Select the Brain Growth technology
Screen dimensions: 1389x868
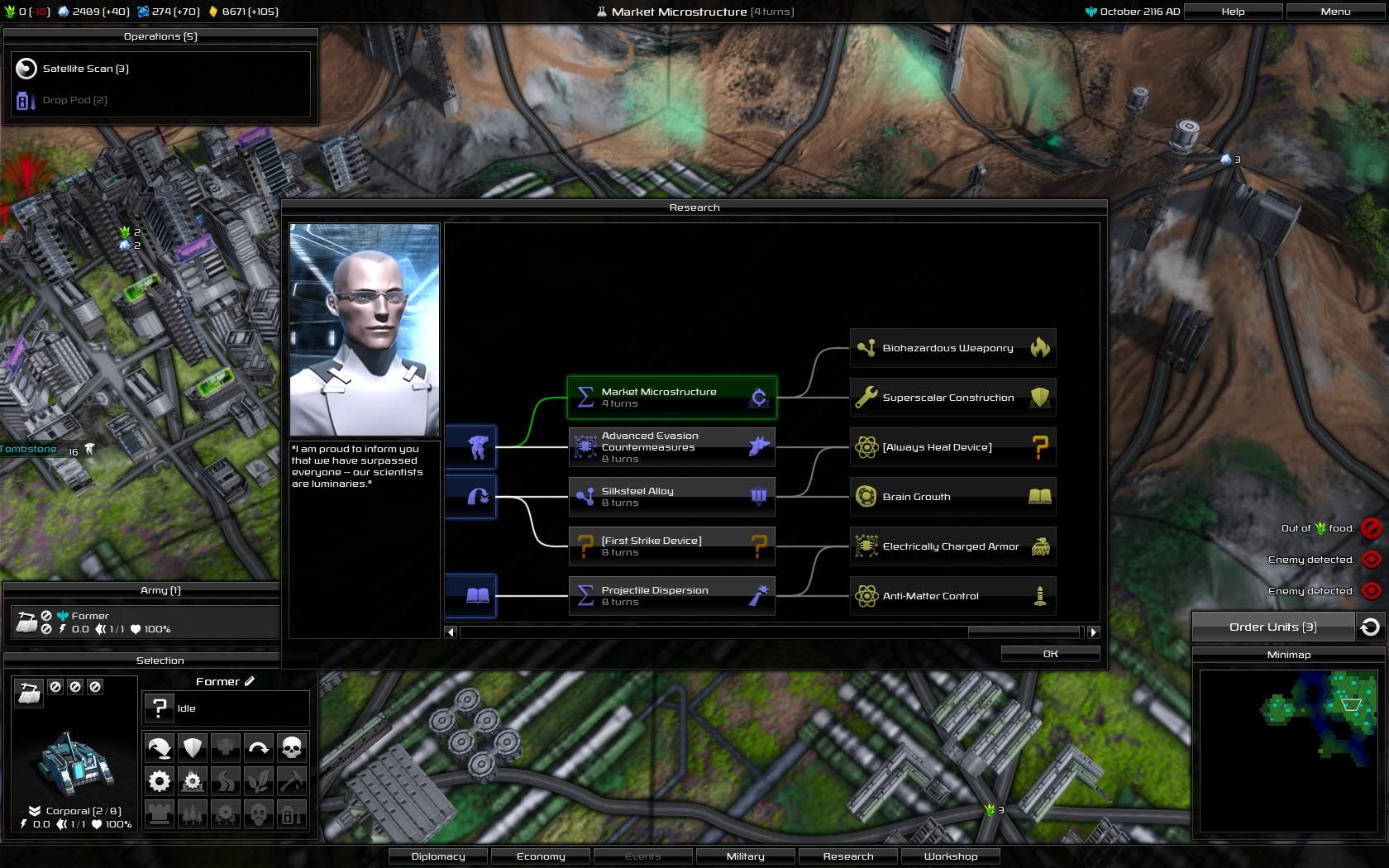(952, 497)
